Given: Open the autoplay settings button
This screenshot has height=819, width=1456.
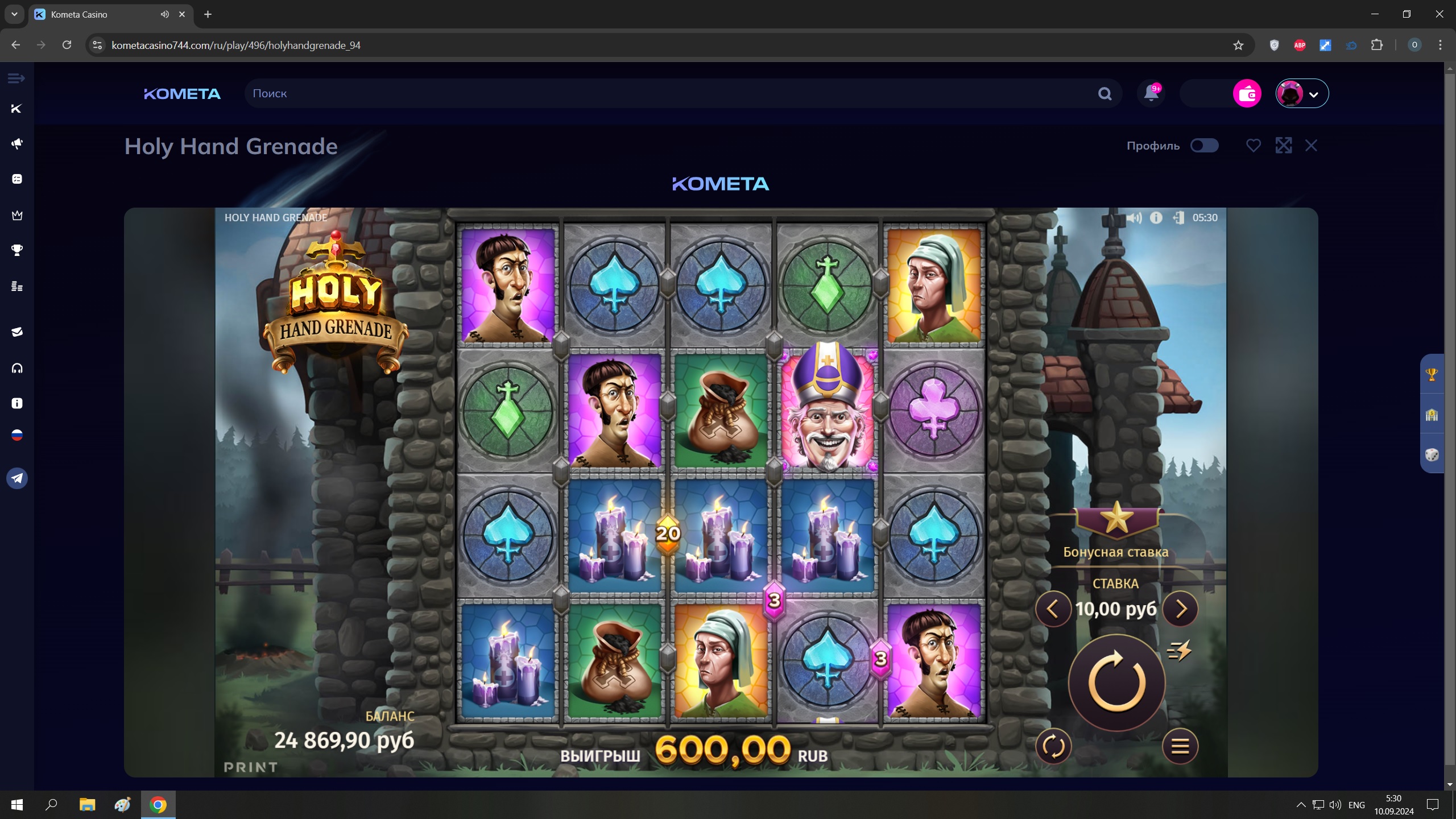Looking at the screenshot, I should (1053, 746).
